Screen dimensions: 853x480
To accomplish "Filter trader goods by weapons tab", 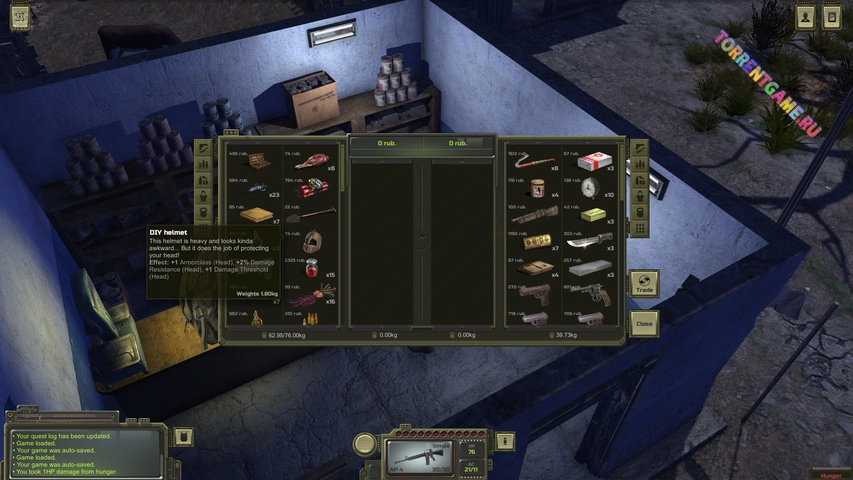I will pos(640,148).
